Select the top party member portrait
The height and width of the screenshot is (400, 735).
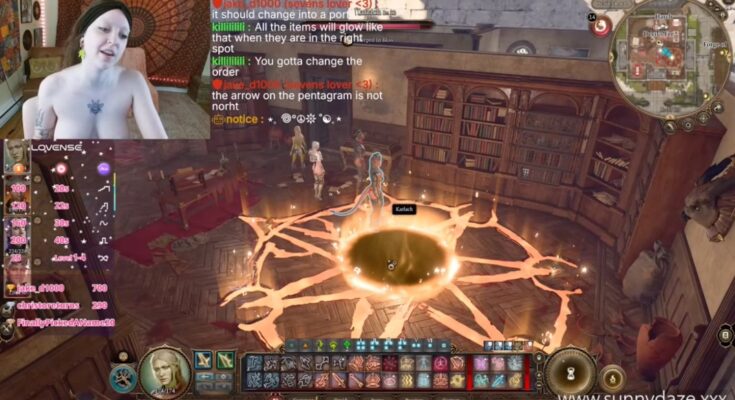pyautogui.click(x=16, y=156)
